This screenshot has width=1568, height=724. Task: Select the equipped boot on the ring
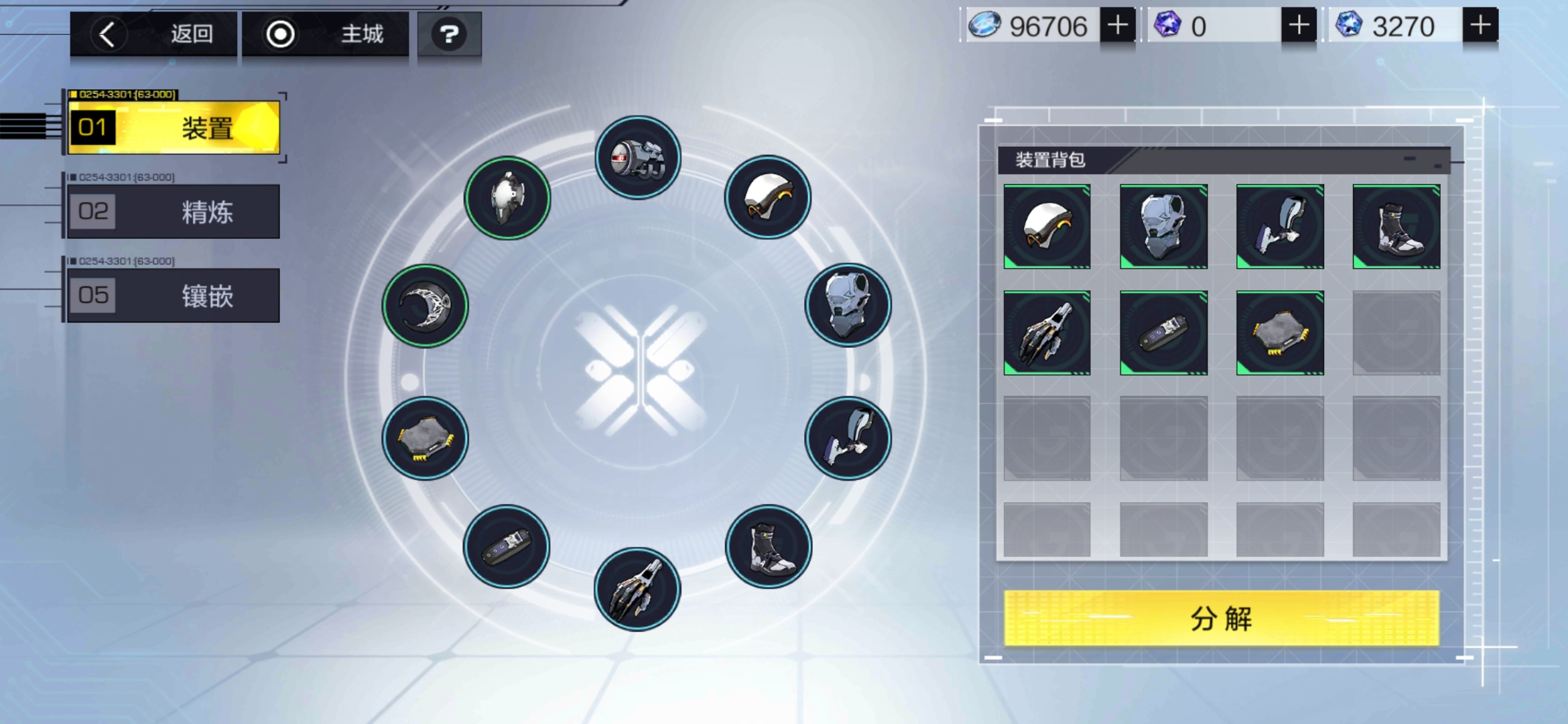[769, 547]
